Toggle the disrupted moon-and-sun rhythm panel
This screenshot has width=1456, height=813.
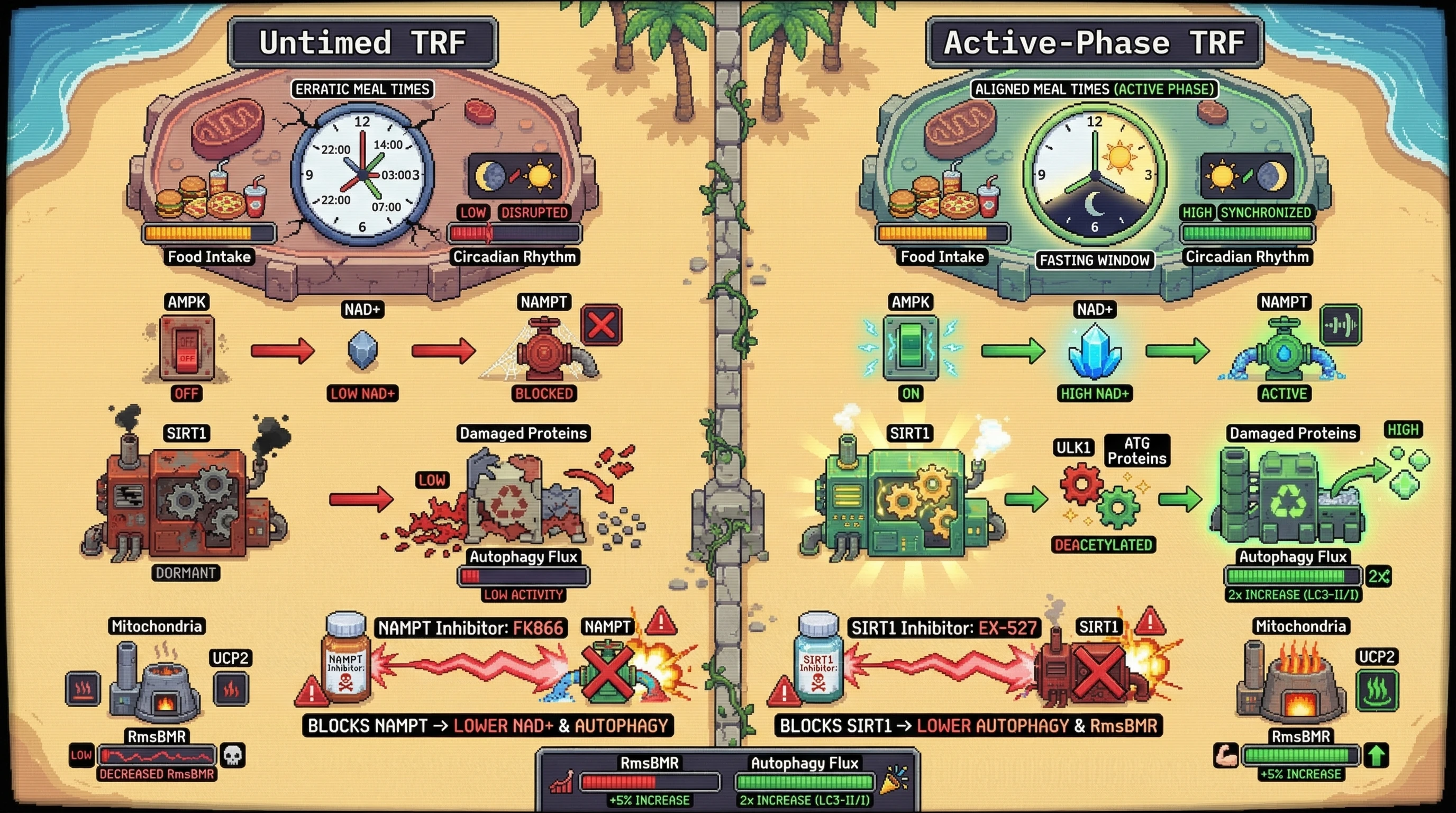(x=514, y=176)
